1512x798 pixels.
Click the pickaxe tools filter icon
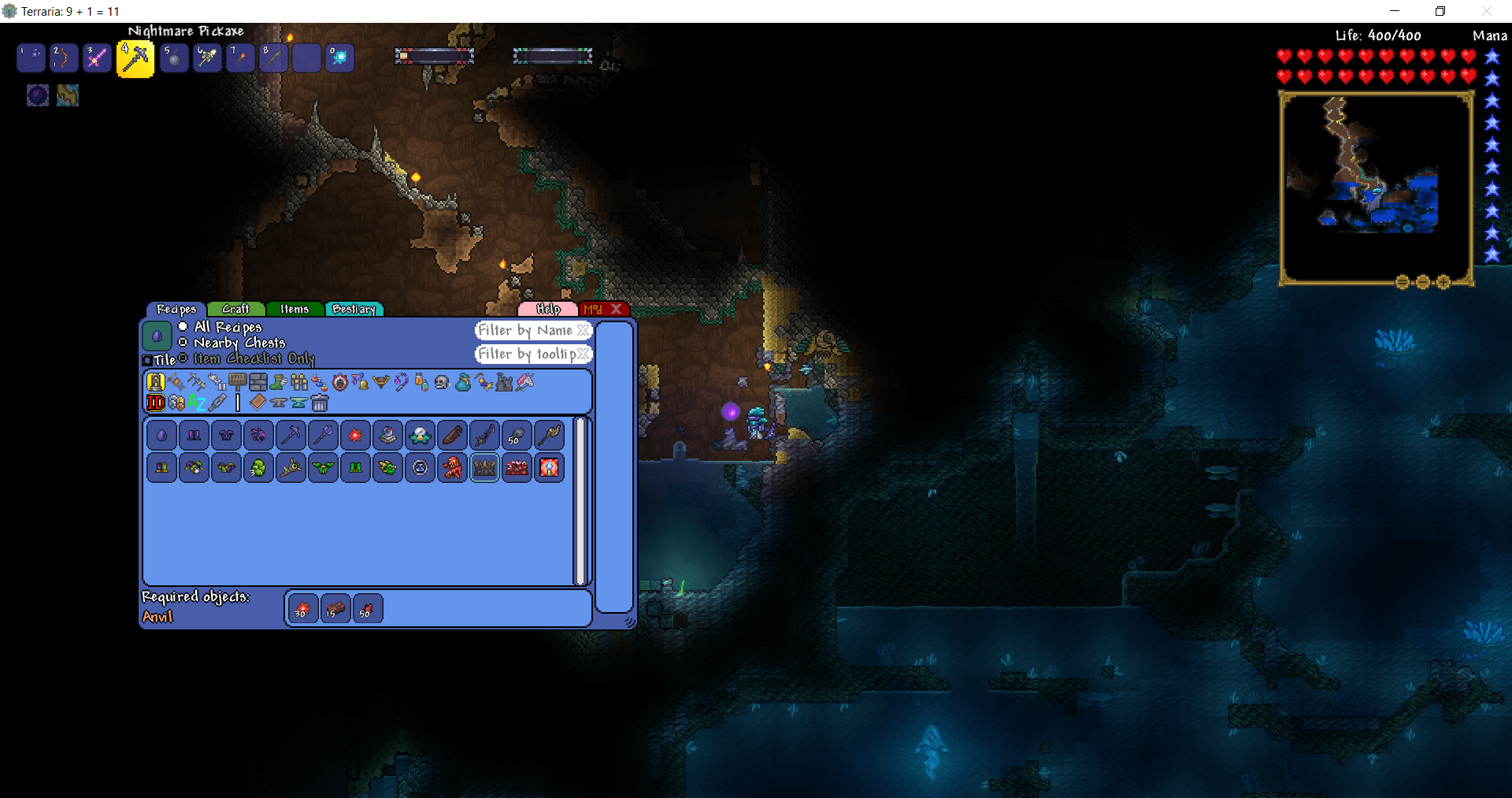(198, 382)
